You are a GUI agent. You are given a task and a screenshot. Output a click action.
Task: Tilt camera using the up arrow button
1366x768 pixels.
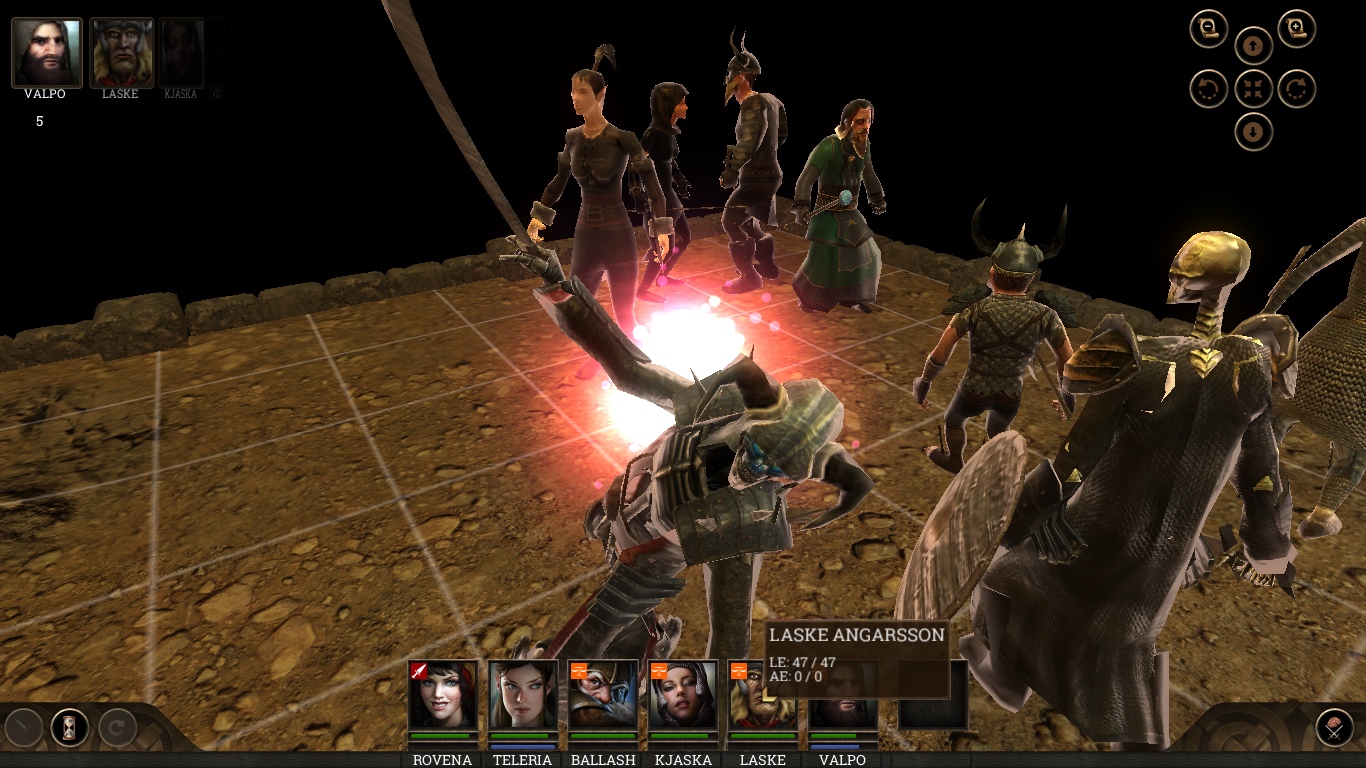coord(1253,45)
